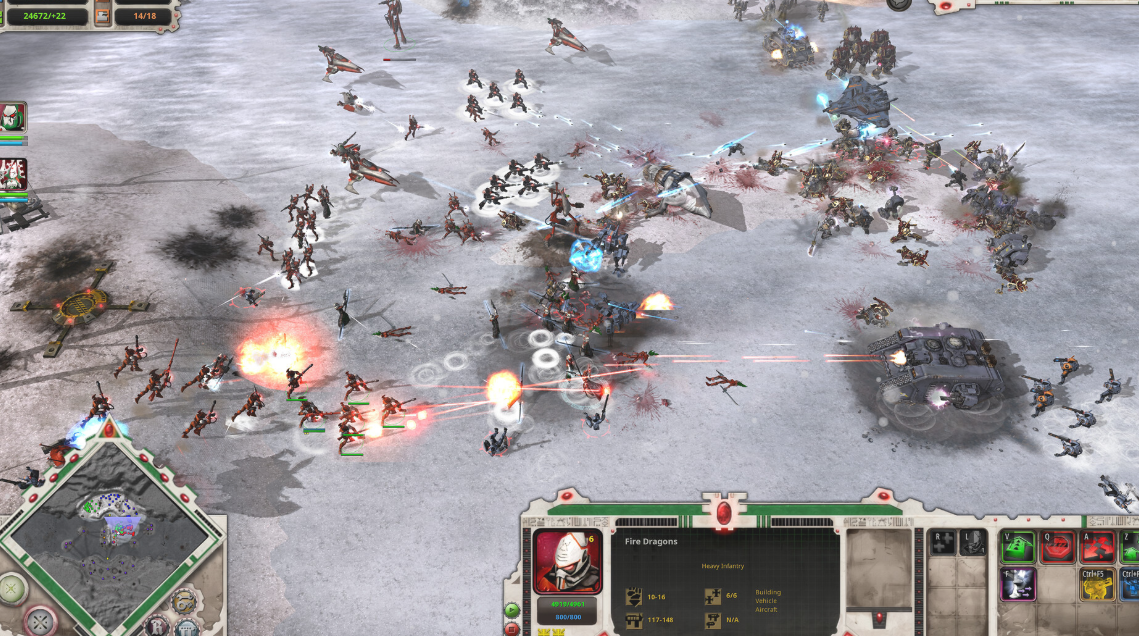The height and width of the screenshot is (636, 1139).
Task: Click the Z-hotkey green command icon
Action: point(1130,546)
